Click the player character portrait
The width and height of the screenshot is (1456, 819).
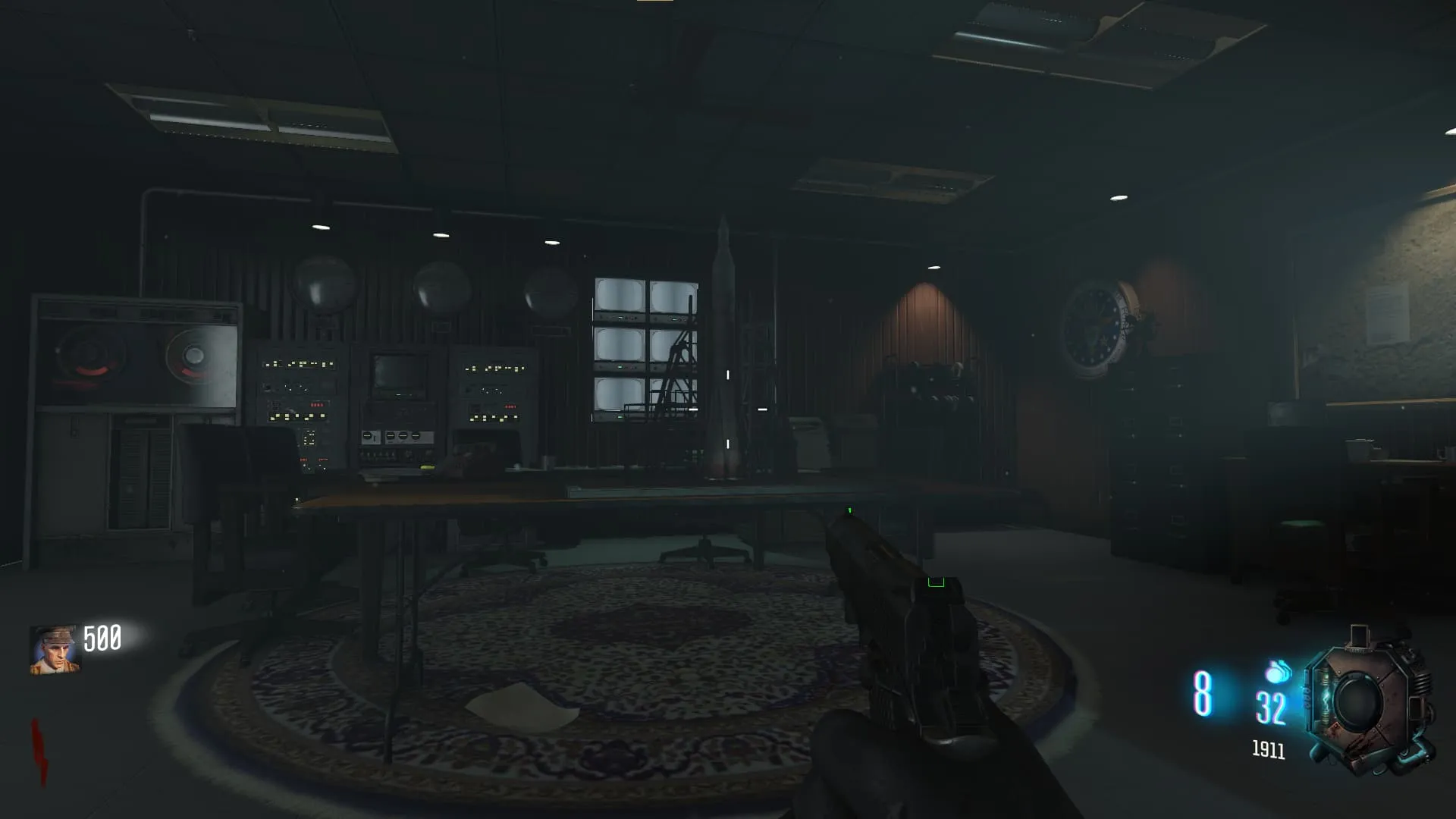coord(54,650)
